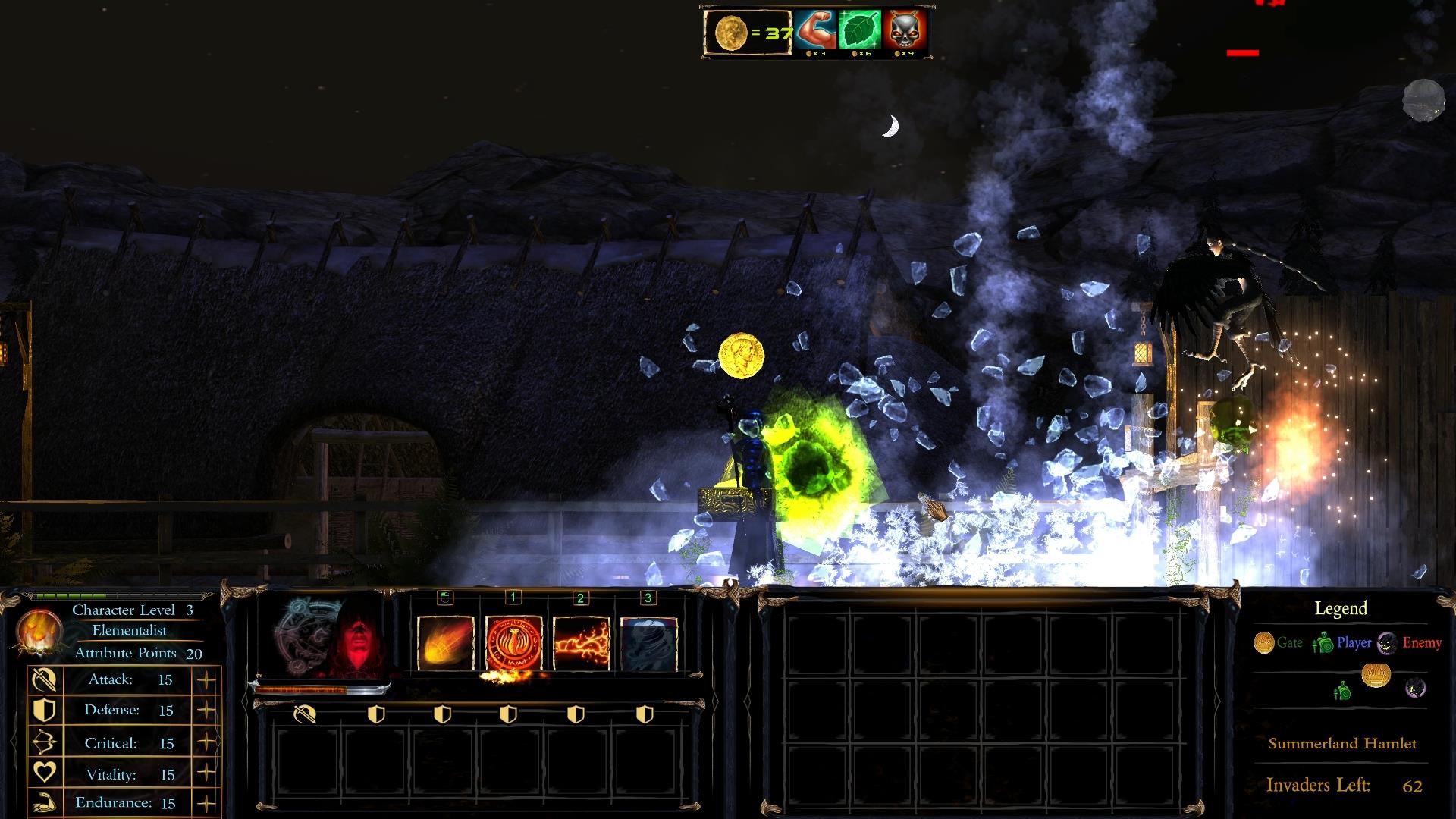Select the gold gate marker on the minimap

(1376, 674)
